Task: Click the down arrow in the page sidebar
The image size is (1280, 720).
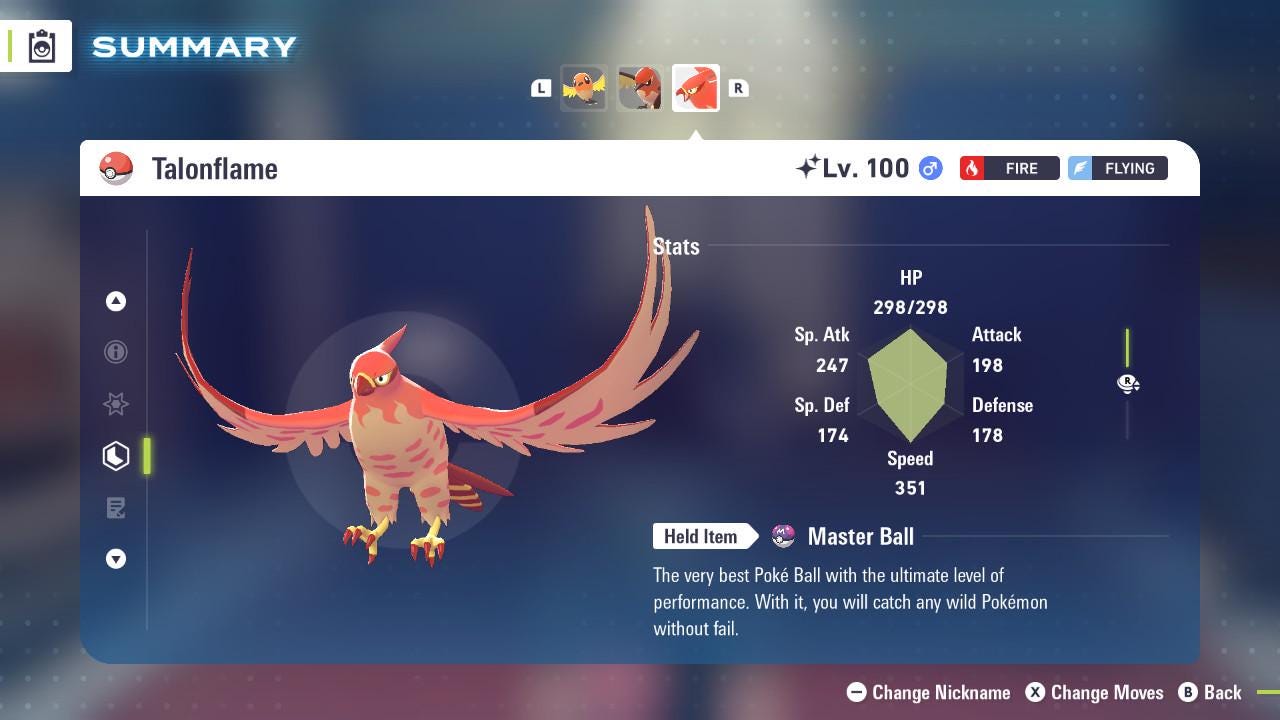Action: [116, 559]
